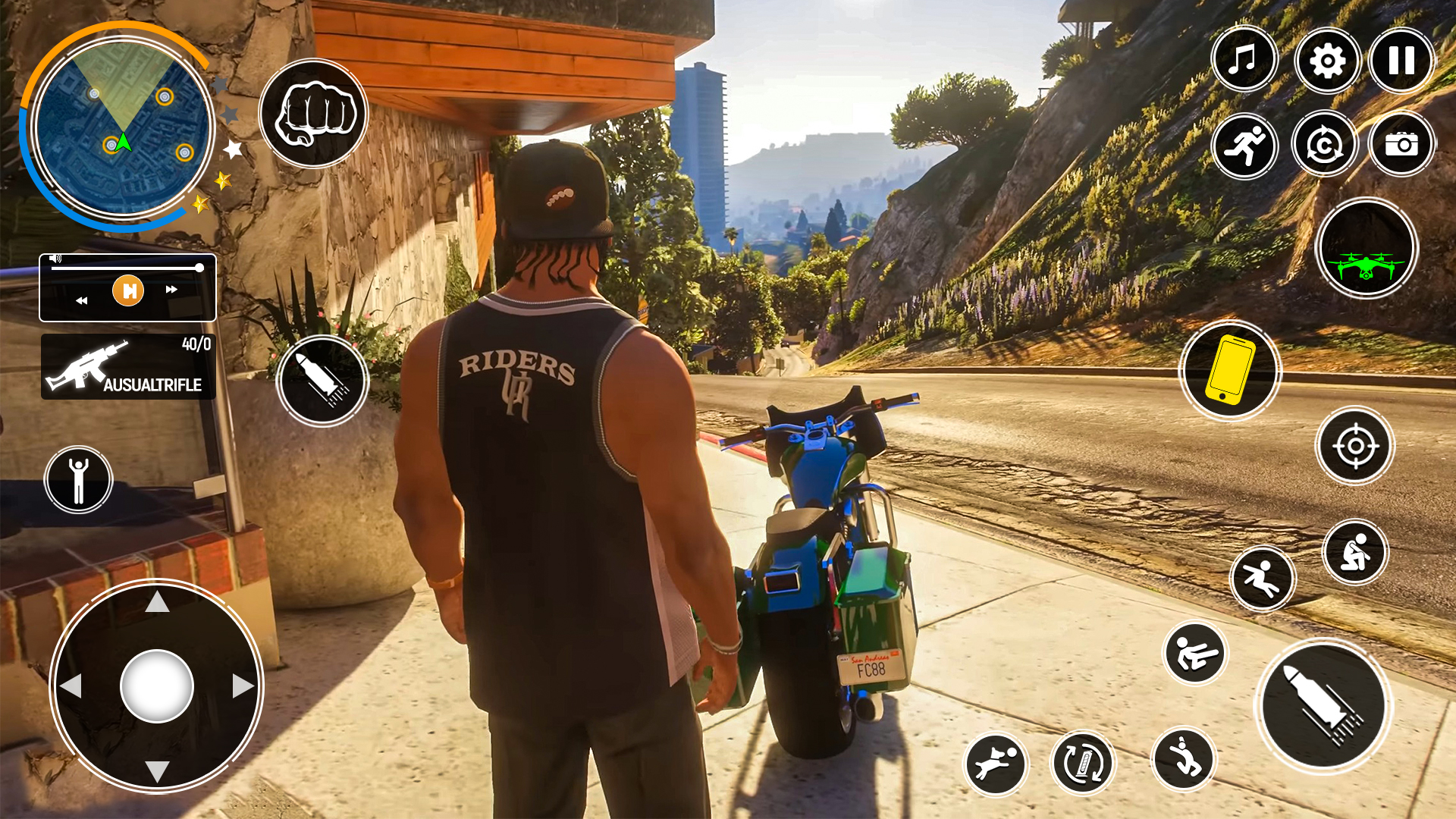Screen dimensions: 1456x819
Task: Toggle the music note button
Action: click(1244, 60)
